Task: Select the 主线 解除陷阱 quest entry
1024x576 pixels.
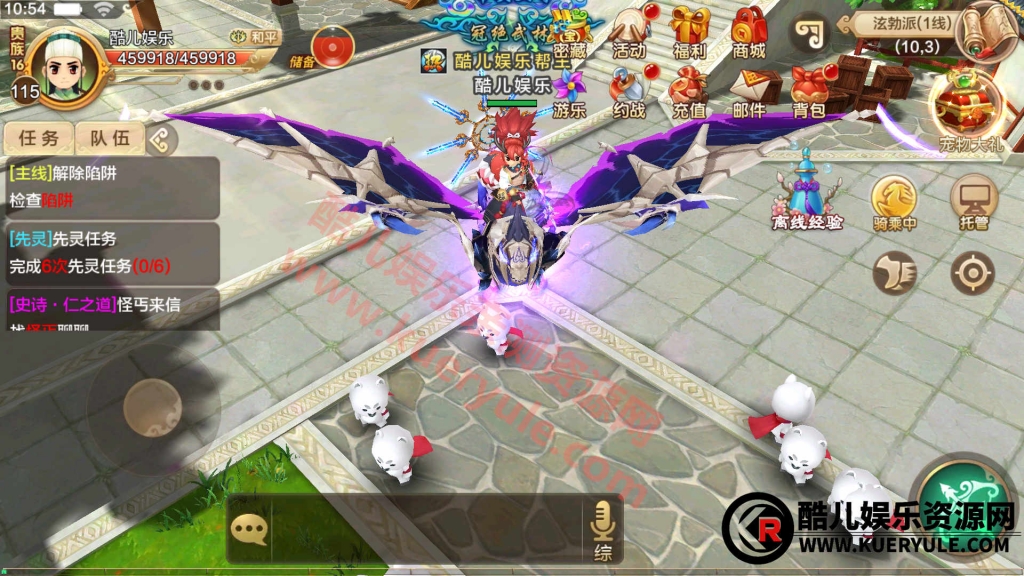Action: 110,186
